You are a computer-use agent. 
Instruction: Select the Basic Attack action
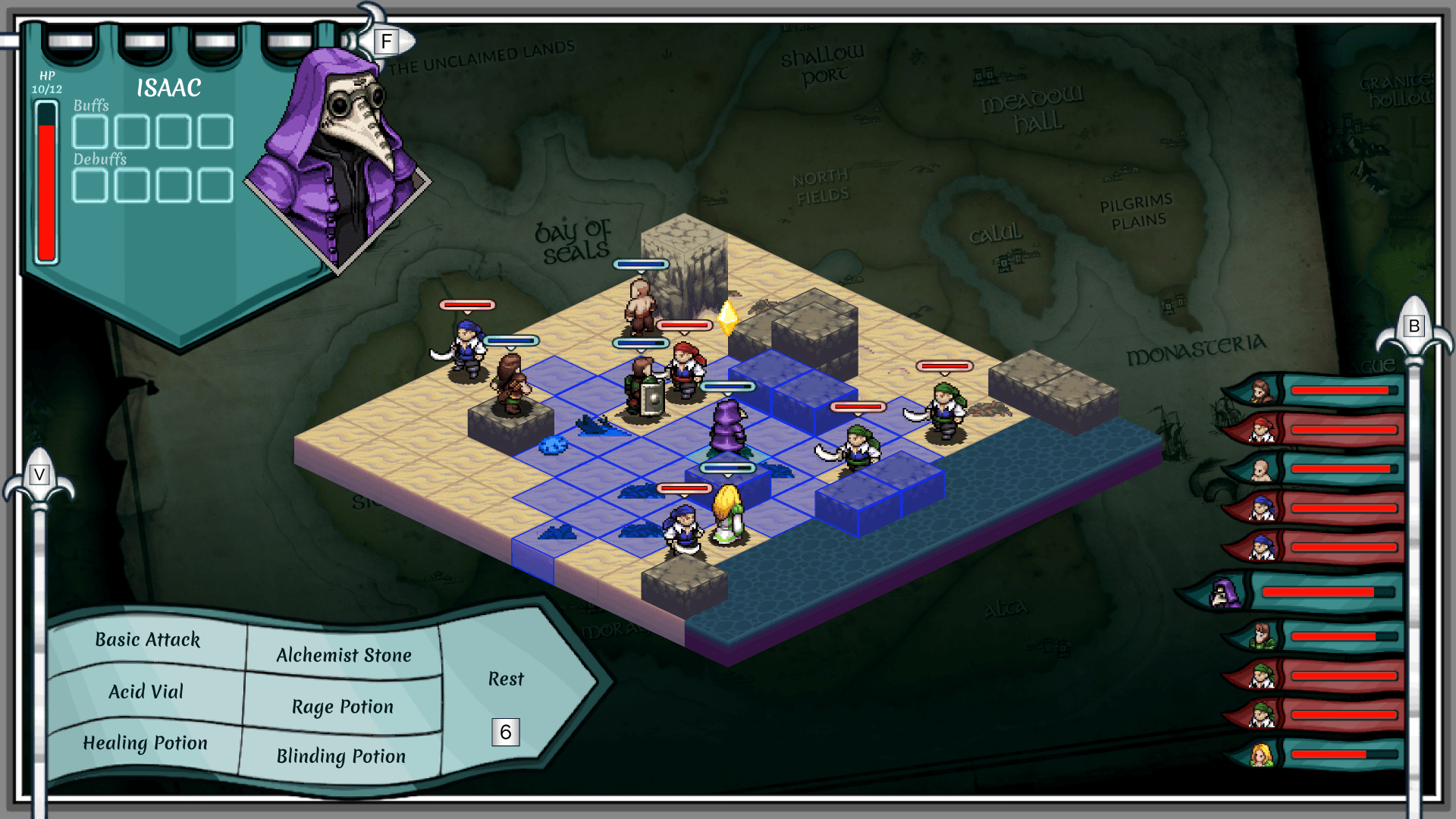pyautogui.click(x=147, y=640)
